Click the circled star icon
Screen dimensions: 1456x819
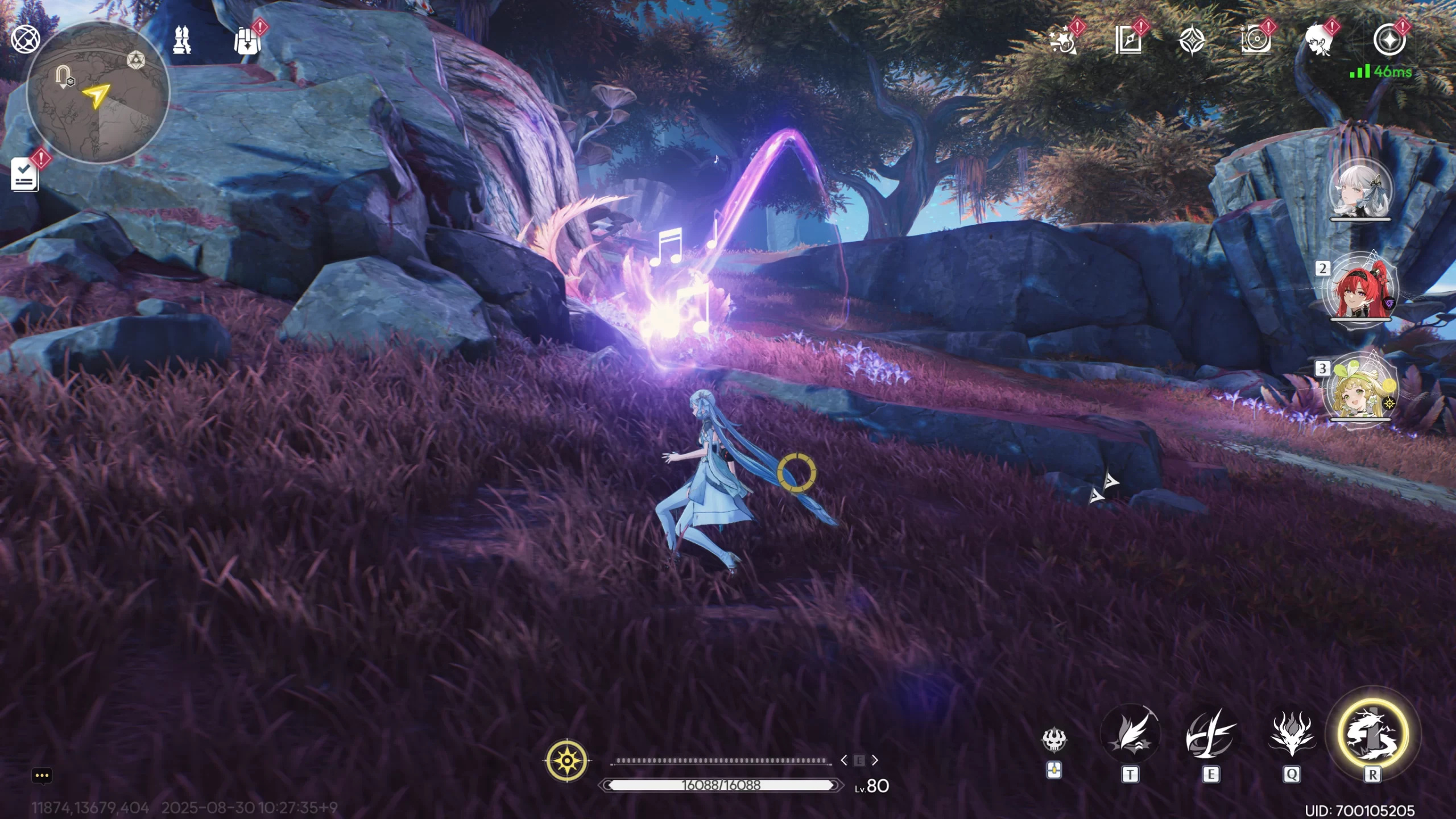click(x=1389, y=40)
